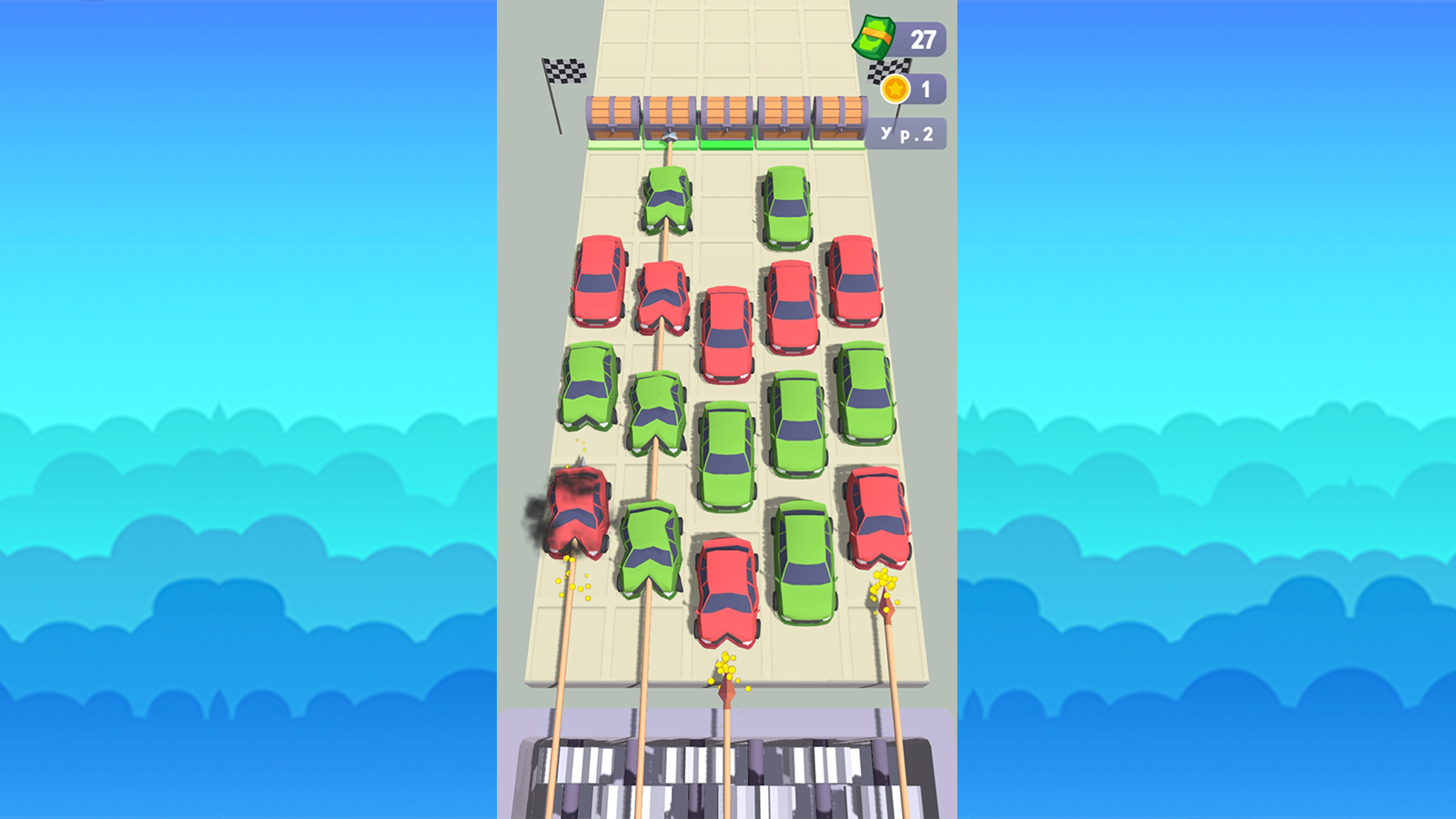Viewport: 1456px width, 819px height.
Task: Tap the gold star coin icon
Action: point(897,88)
